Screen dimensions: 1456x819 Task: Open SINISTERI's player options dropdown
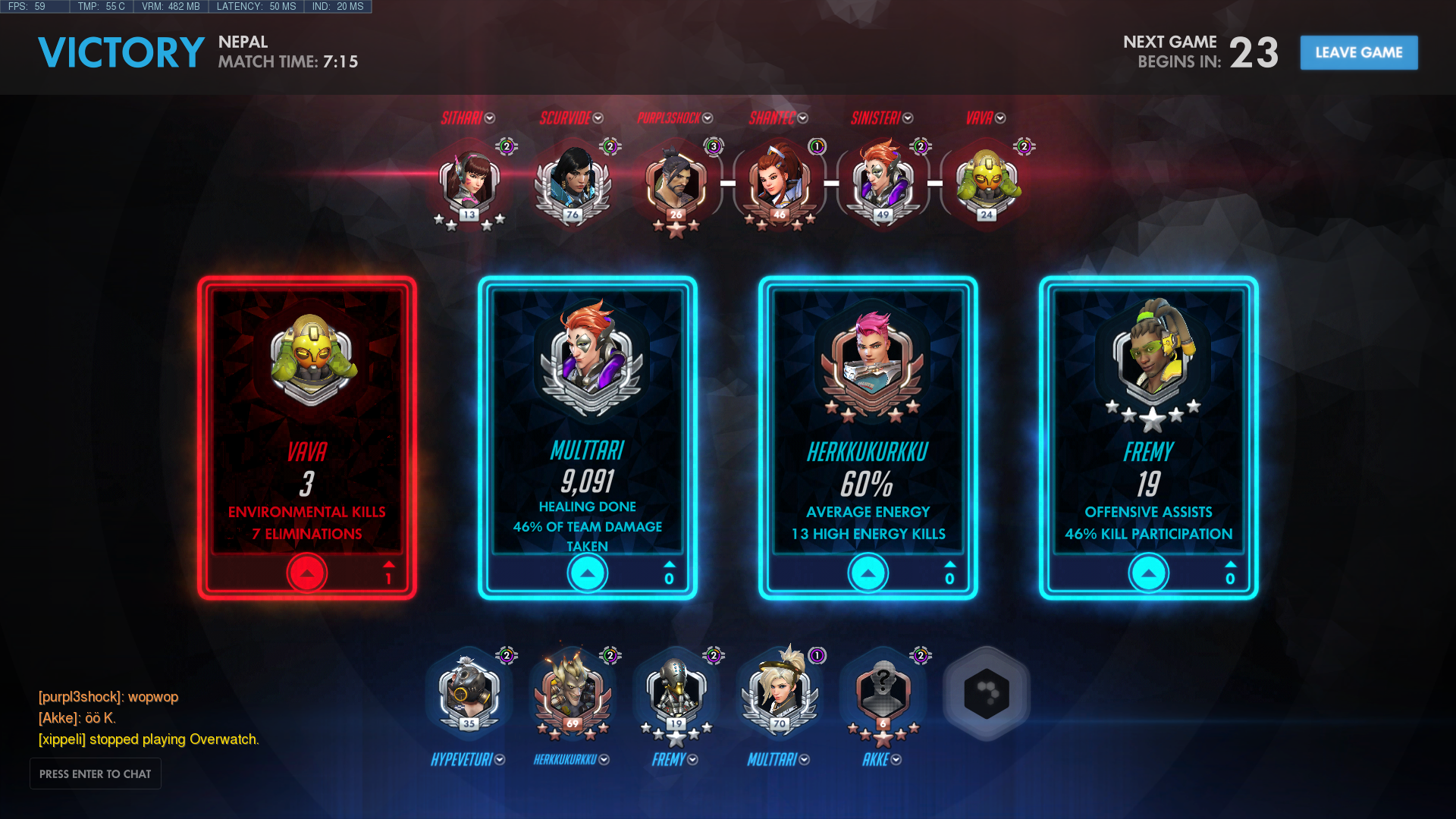[x=908, y=118]
